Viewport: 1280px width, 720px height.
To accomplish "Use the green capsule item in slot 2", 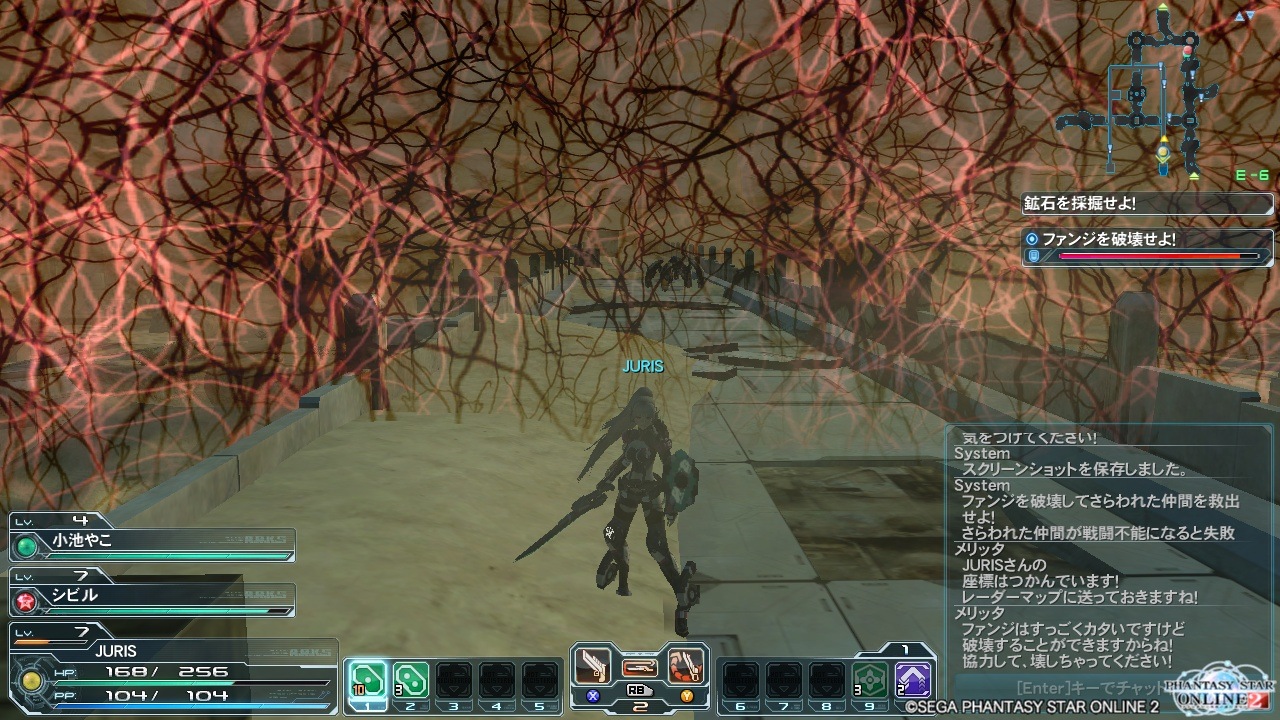I will tap(410, 680).
